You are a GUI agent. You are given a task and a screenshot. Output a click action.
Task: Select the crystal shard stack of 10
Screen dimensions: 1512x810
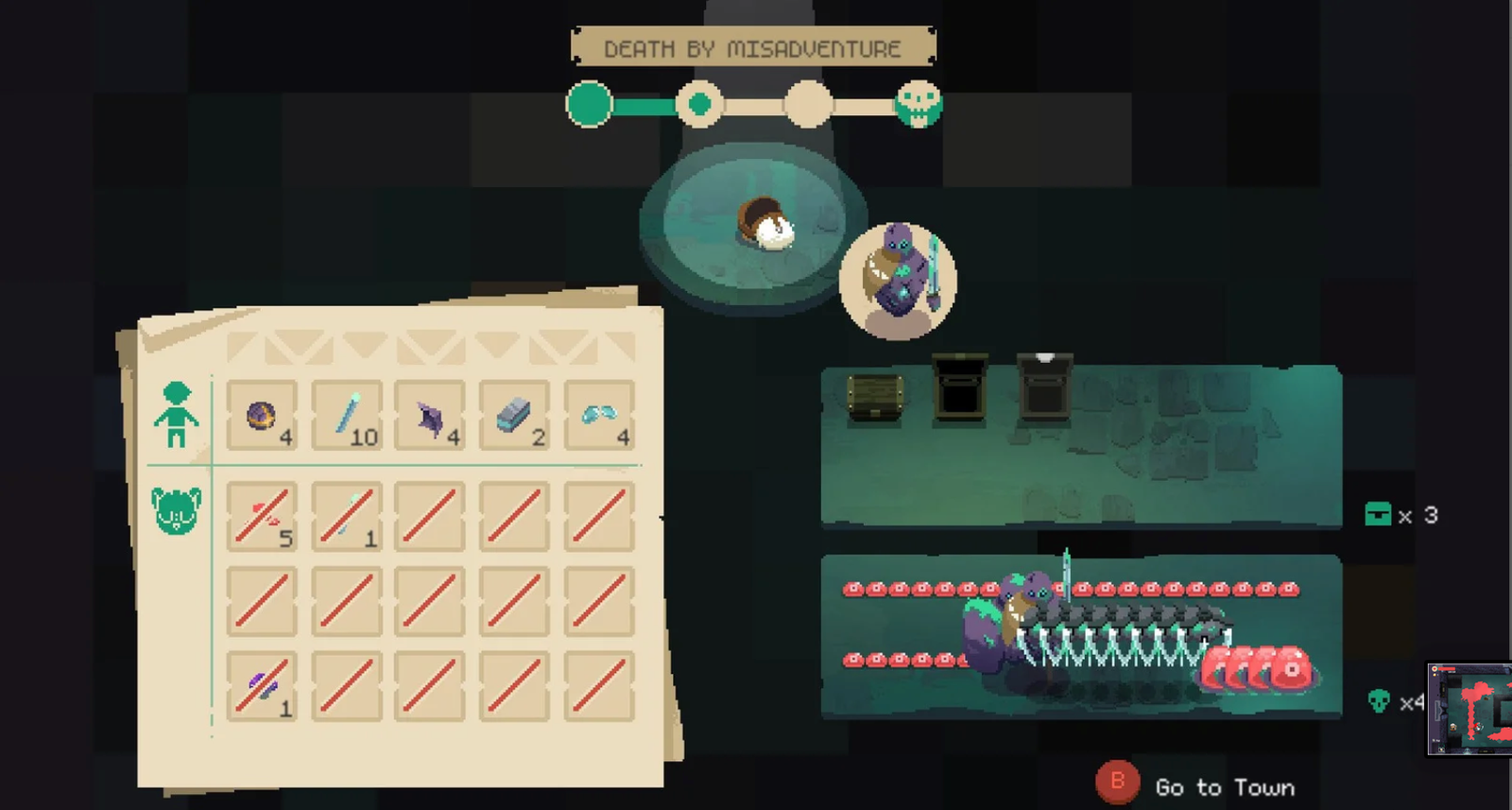coord(347,416)
